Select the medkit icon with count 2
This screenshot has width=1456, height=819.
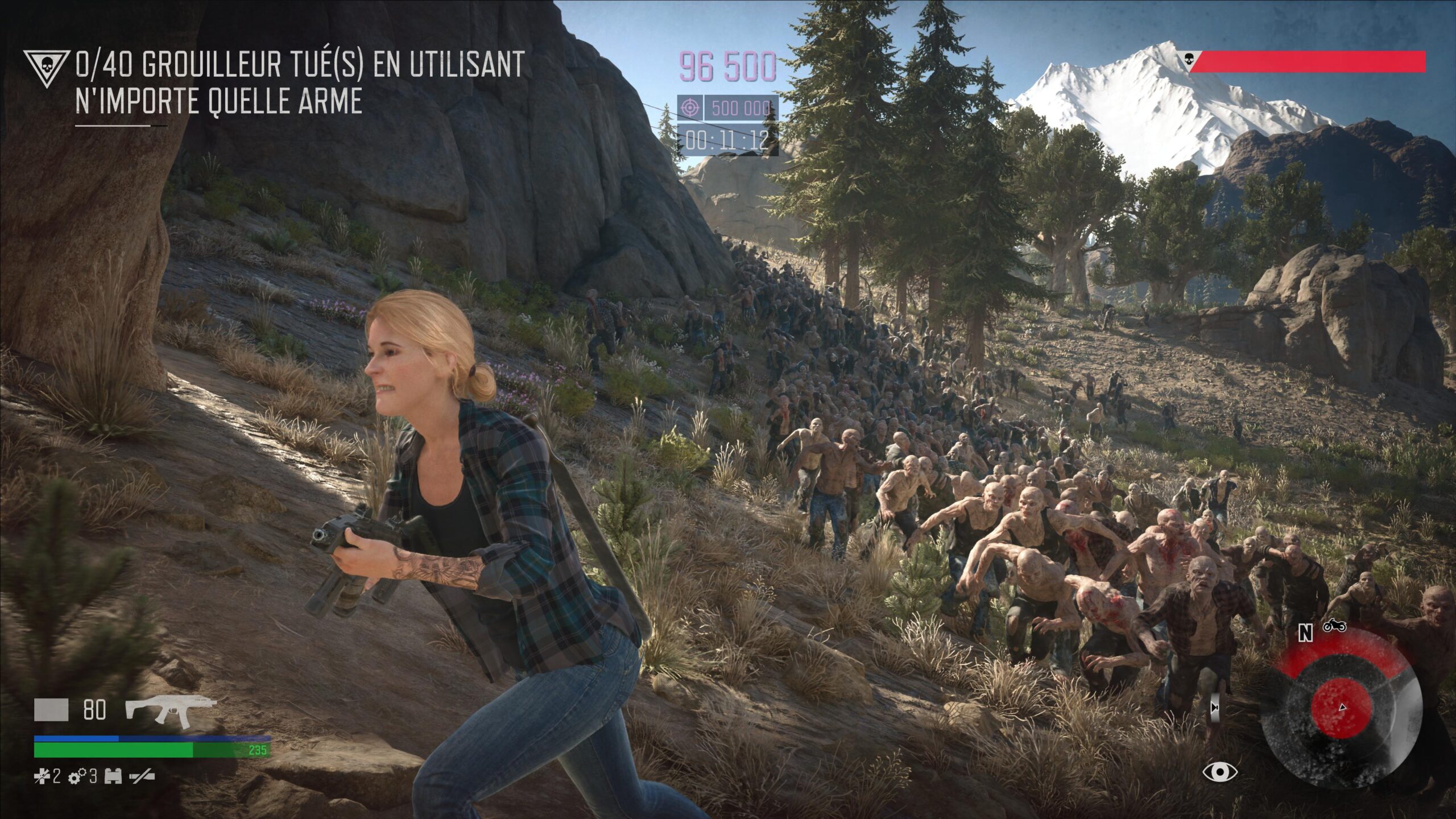coord(43,777)
